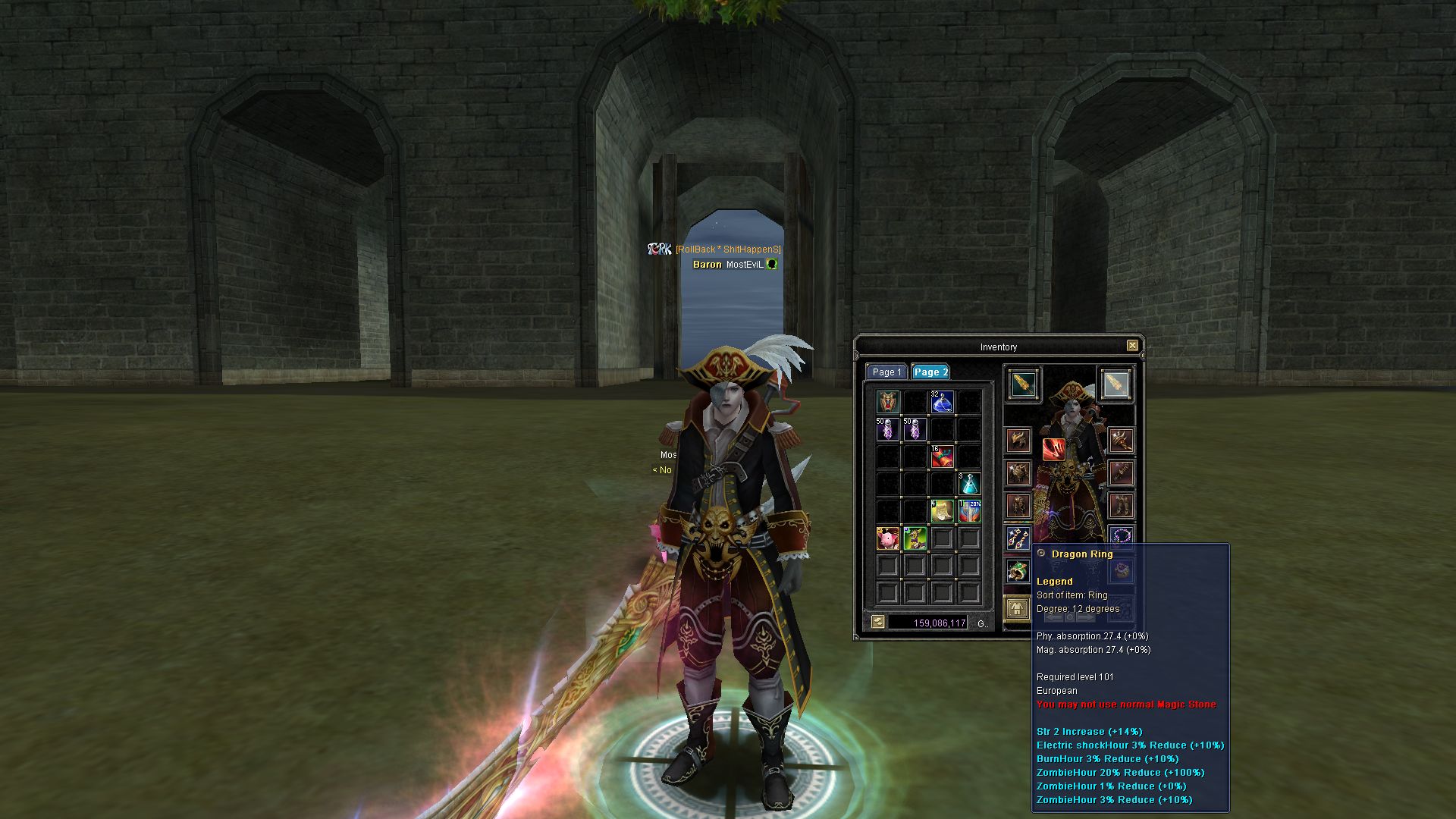Select the Page 2 inventory tab
Viewport: 1456px width, 819px height.
pos(930,372)
